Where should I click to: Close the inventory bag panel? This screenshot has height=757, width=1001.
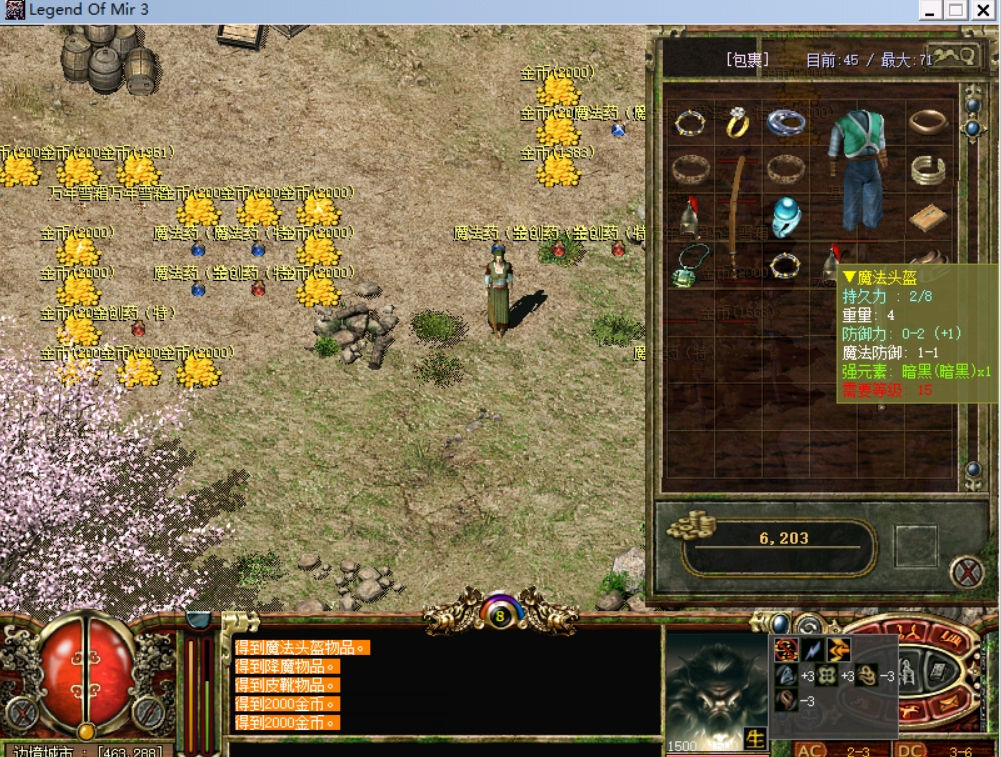(x=966, y=573)
